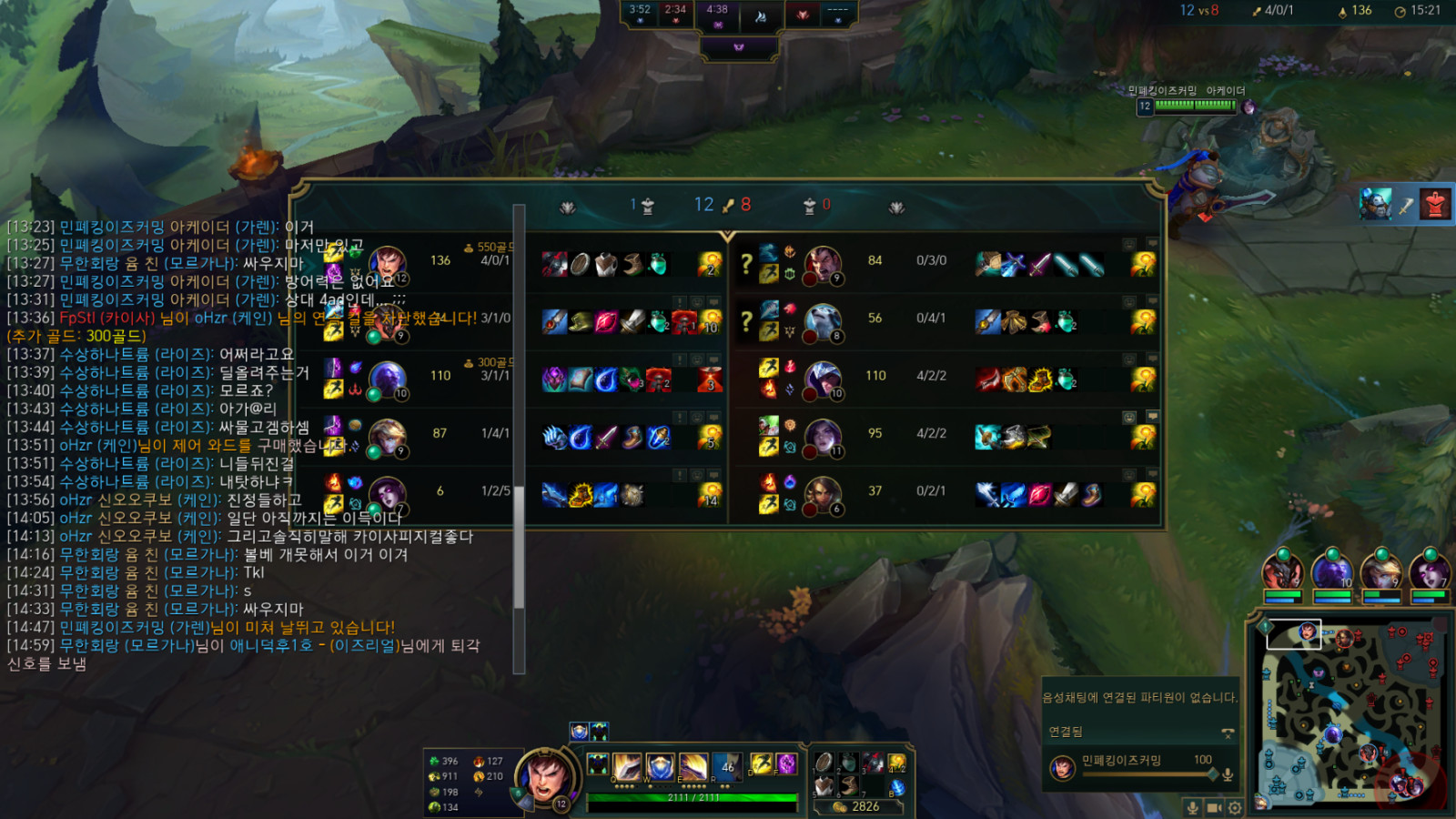Viewport: 1456px width, 819px height.
Task: Click the Courage W shield ability icon
Action: pyautogui.click(x=661, y=767)
